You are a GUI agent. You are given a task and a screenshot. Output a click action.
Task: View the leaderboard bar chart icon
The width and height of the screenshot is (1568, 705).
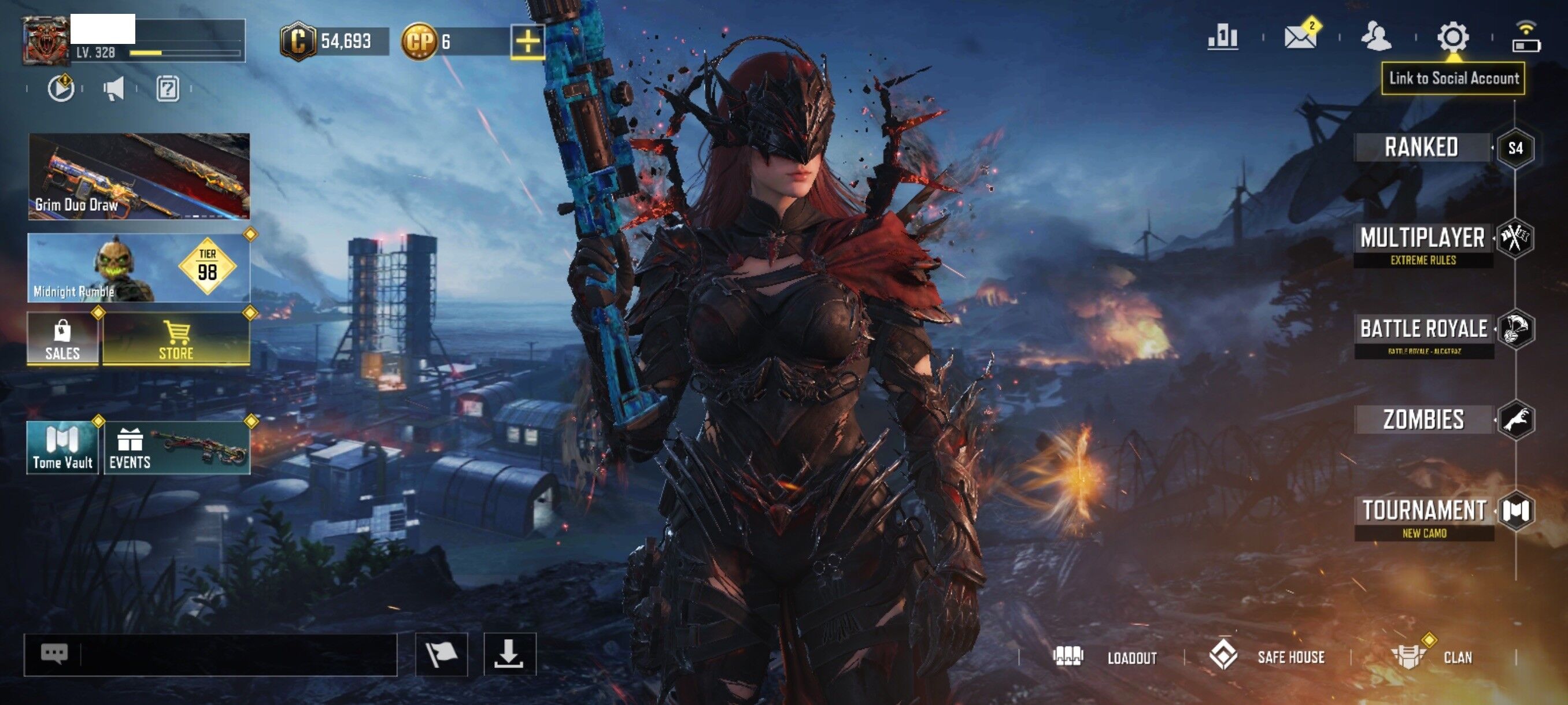(1222, 36)
